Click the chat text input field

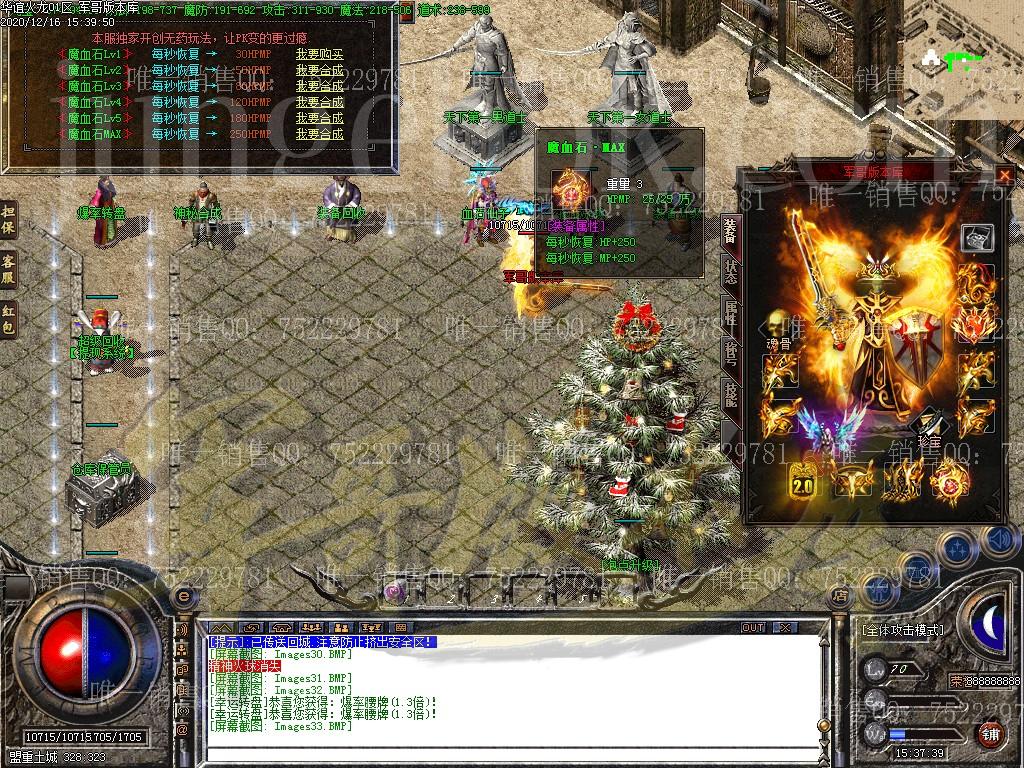[x=500, y=752]
